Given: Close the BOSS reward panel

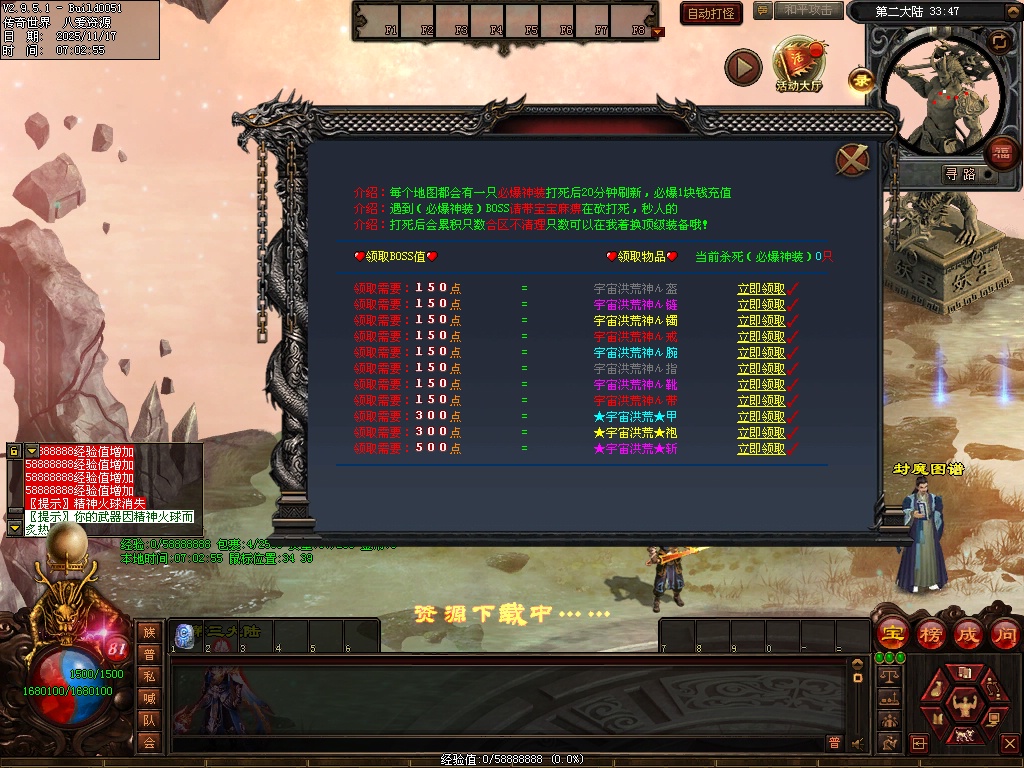Looking at the screenshot, I should (852, 160).
